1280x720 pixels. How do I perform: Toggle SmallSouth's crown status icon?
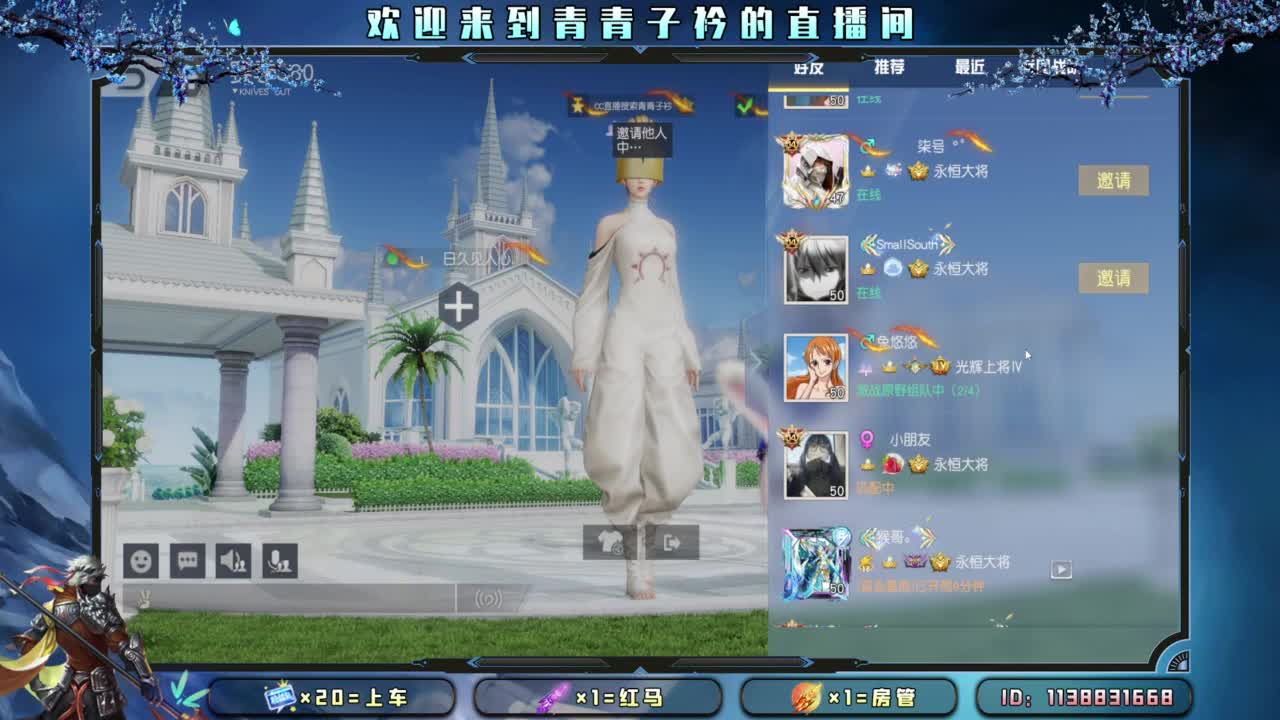click(868, 267)
